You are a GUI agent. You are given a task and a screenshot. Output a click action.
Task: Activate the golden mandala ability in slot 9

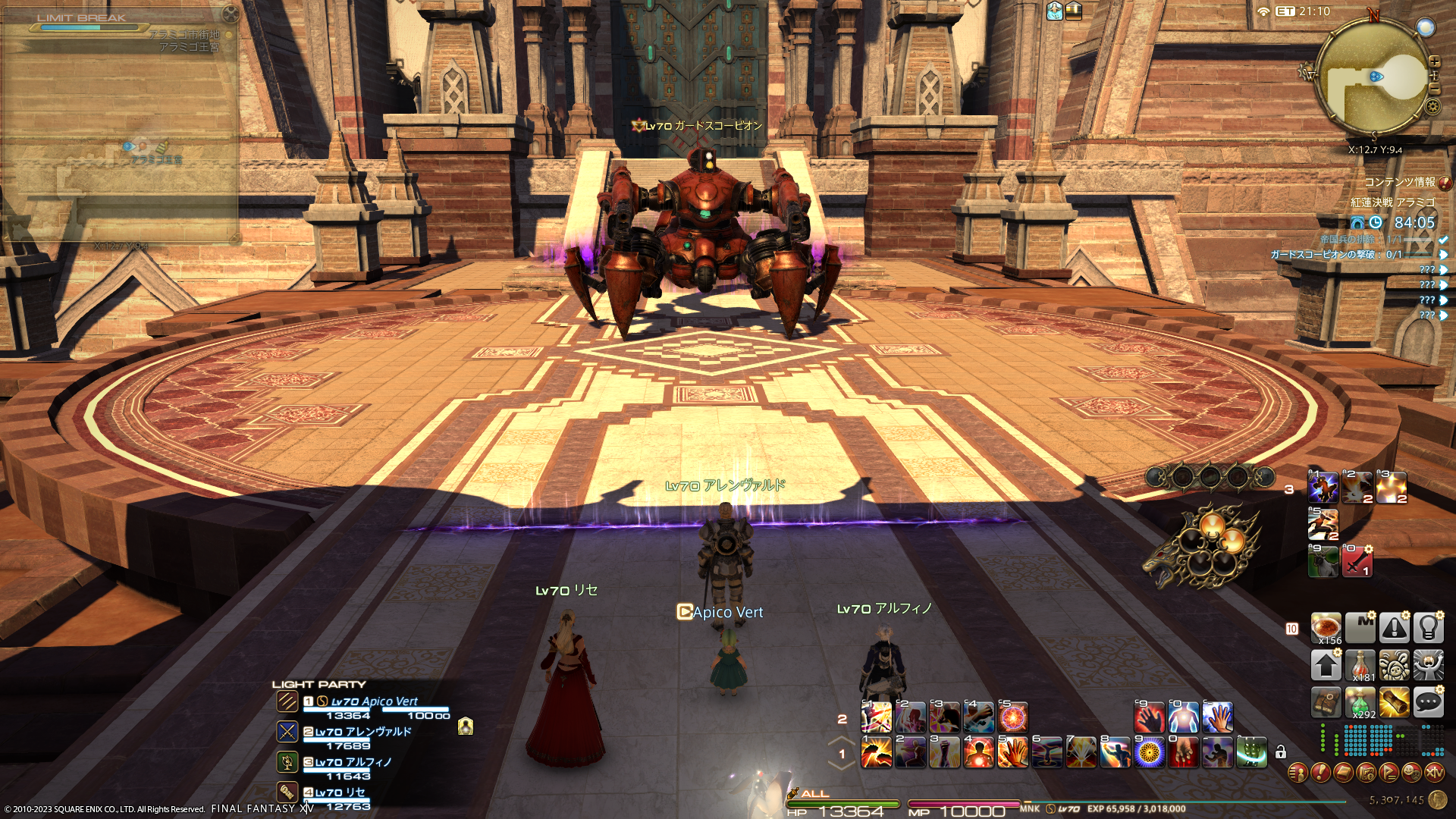(1150, 752)
